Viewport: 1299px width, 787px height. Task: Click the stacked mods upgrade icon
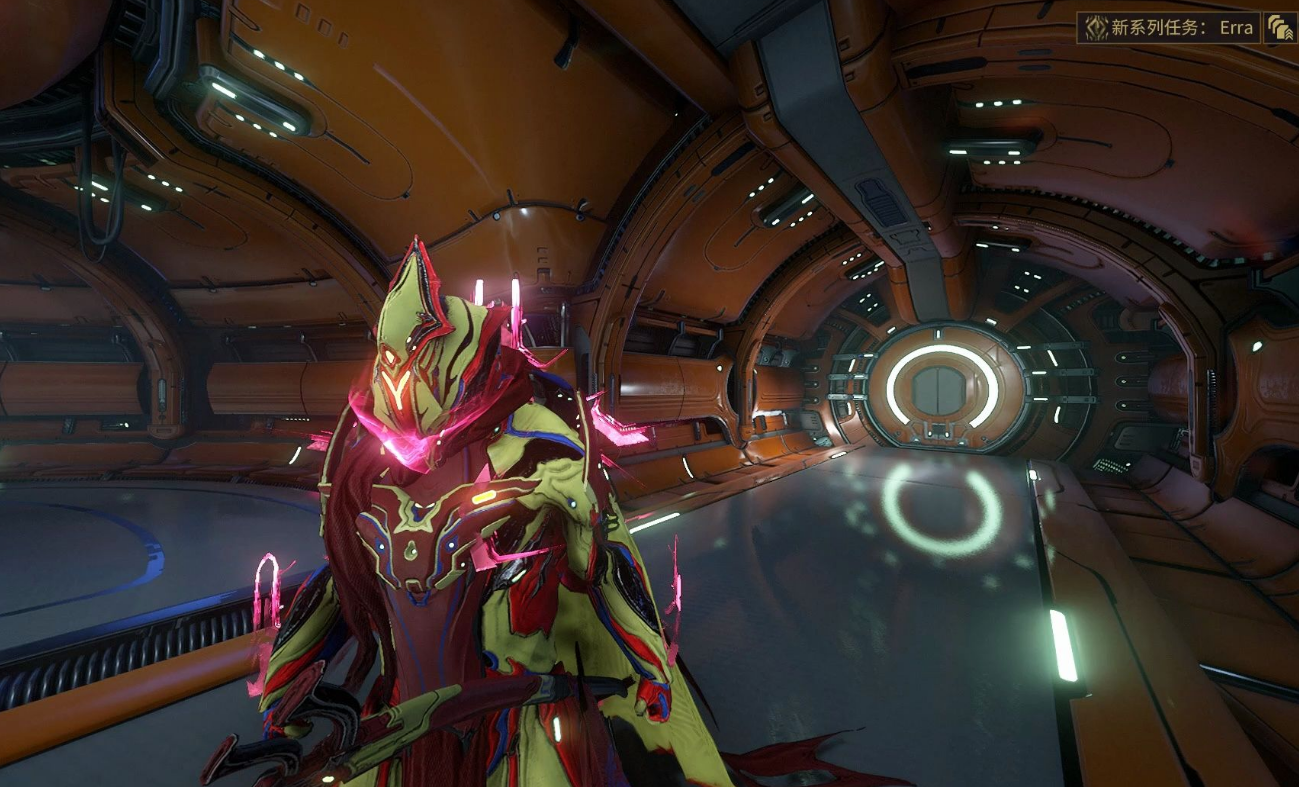1279,27
